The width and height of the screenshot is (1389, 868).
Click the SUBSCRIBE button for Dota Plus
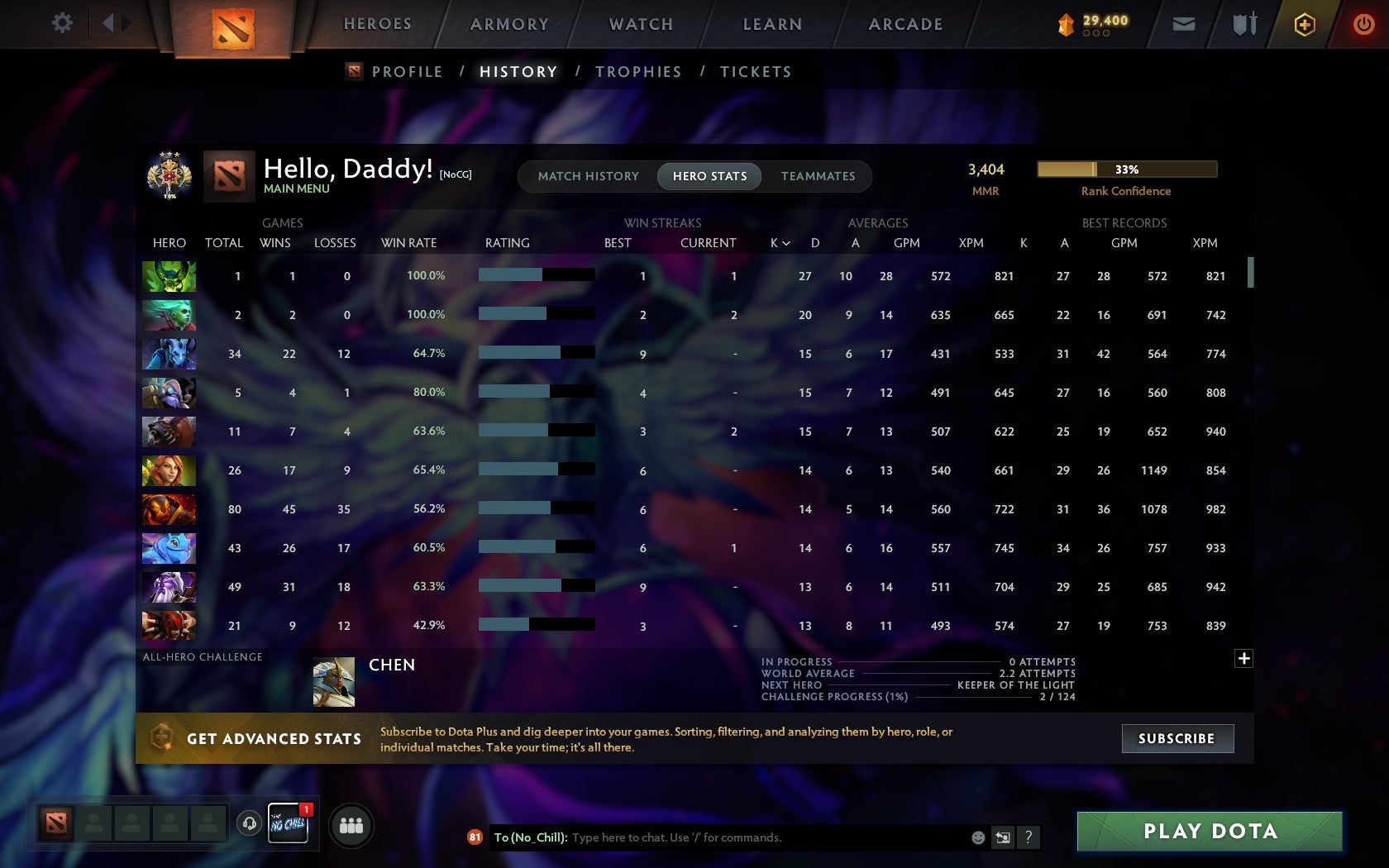click(1177, 738)
